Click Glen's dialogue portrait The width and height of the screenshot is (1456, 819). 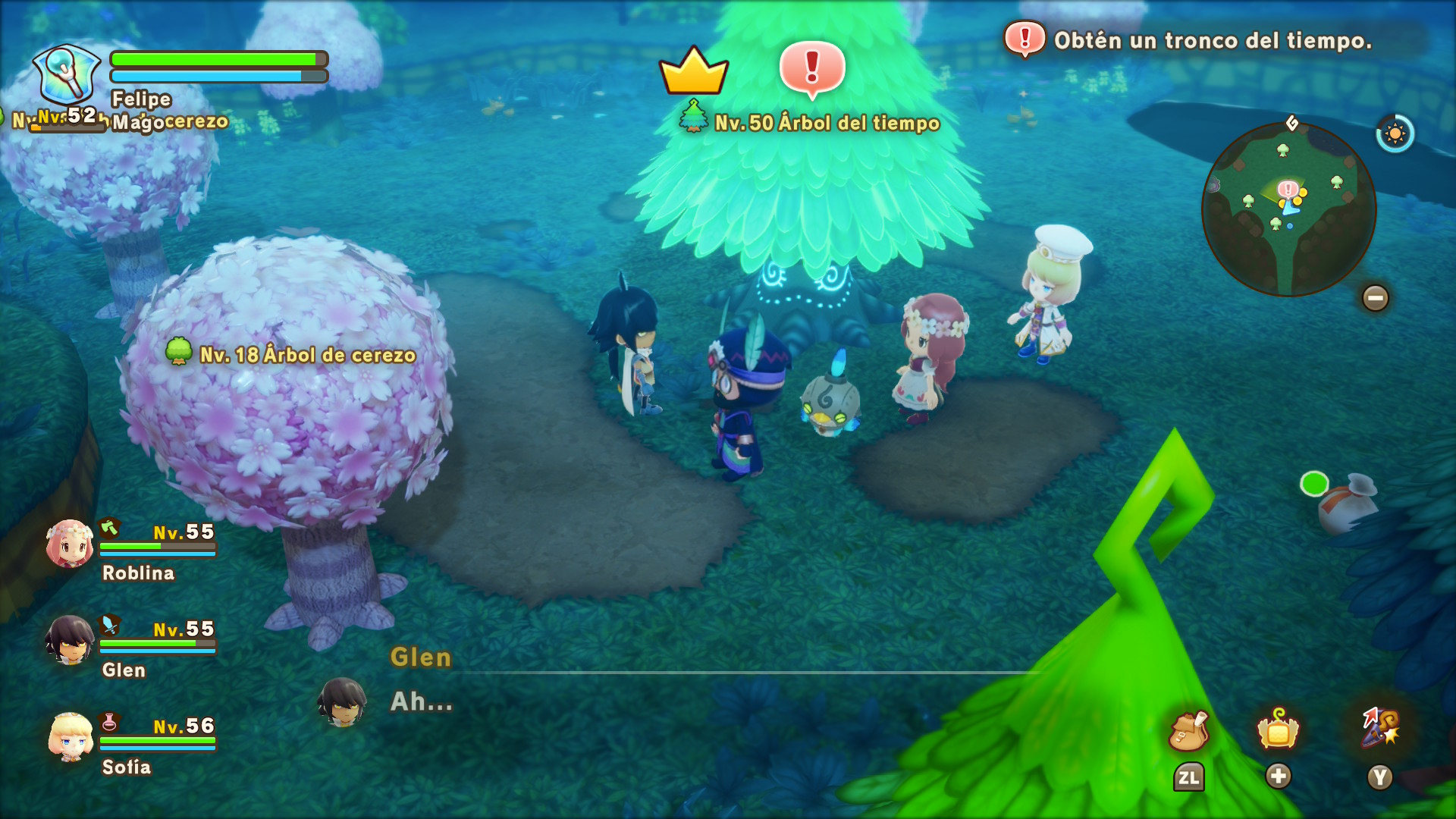[x=342, y=701]
